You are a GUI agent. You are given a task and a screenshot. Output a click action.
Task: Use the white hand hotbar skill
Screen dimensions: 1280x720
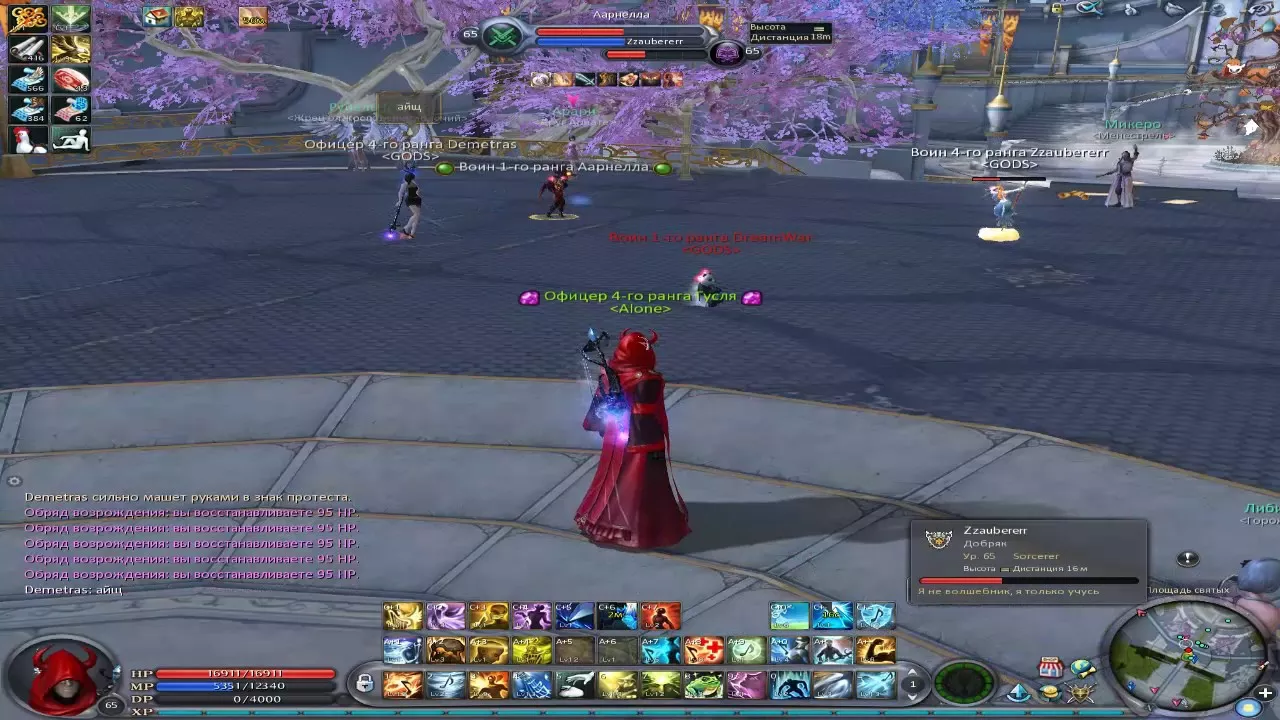pos(574,684)
